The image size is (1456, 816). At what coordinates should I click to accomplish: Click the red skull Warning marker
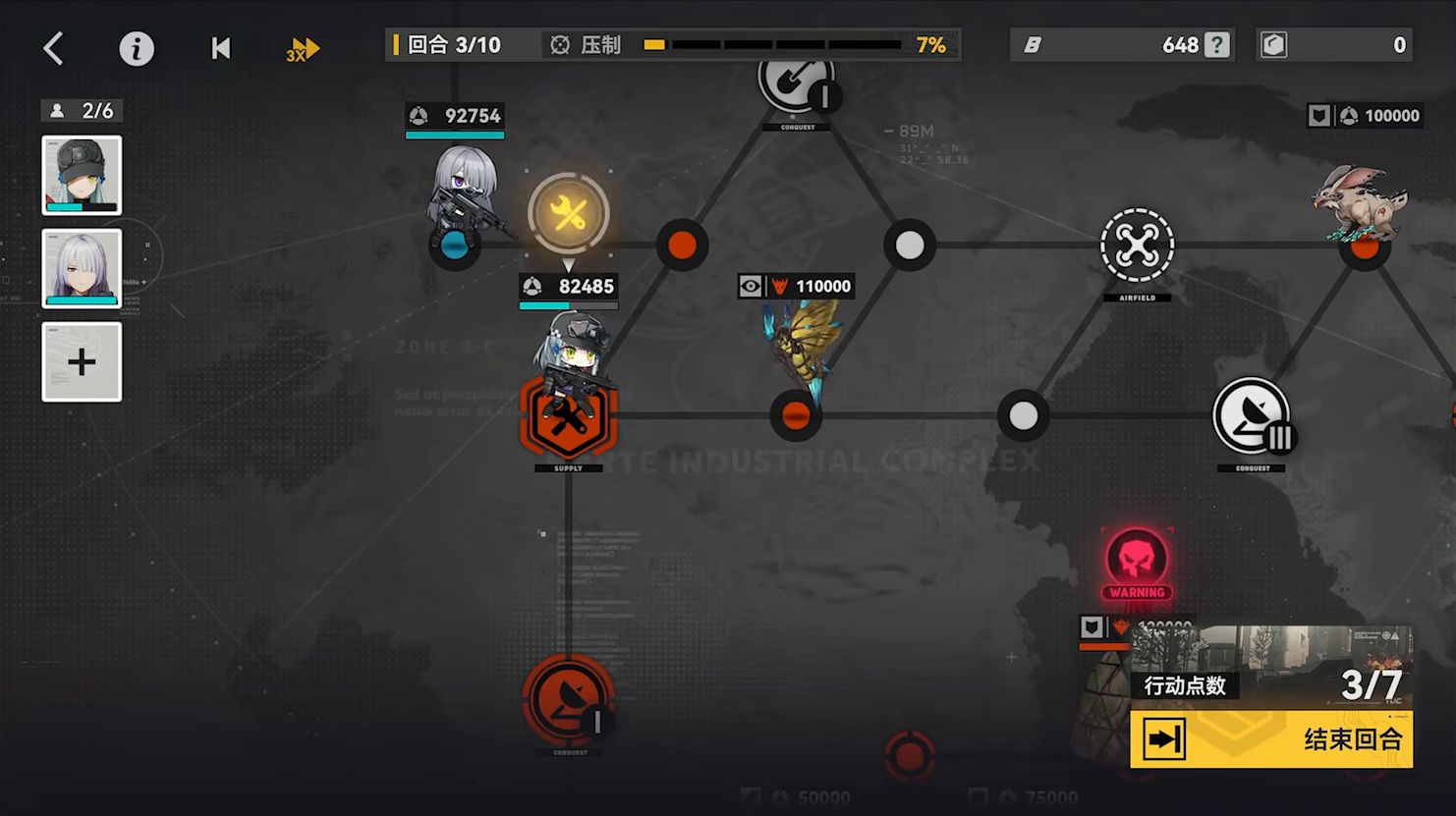1137,560
